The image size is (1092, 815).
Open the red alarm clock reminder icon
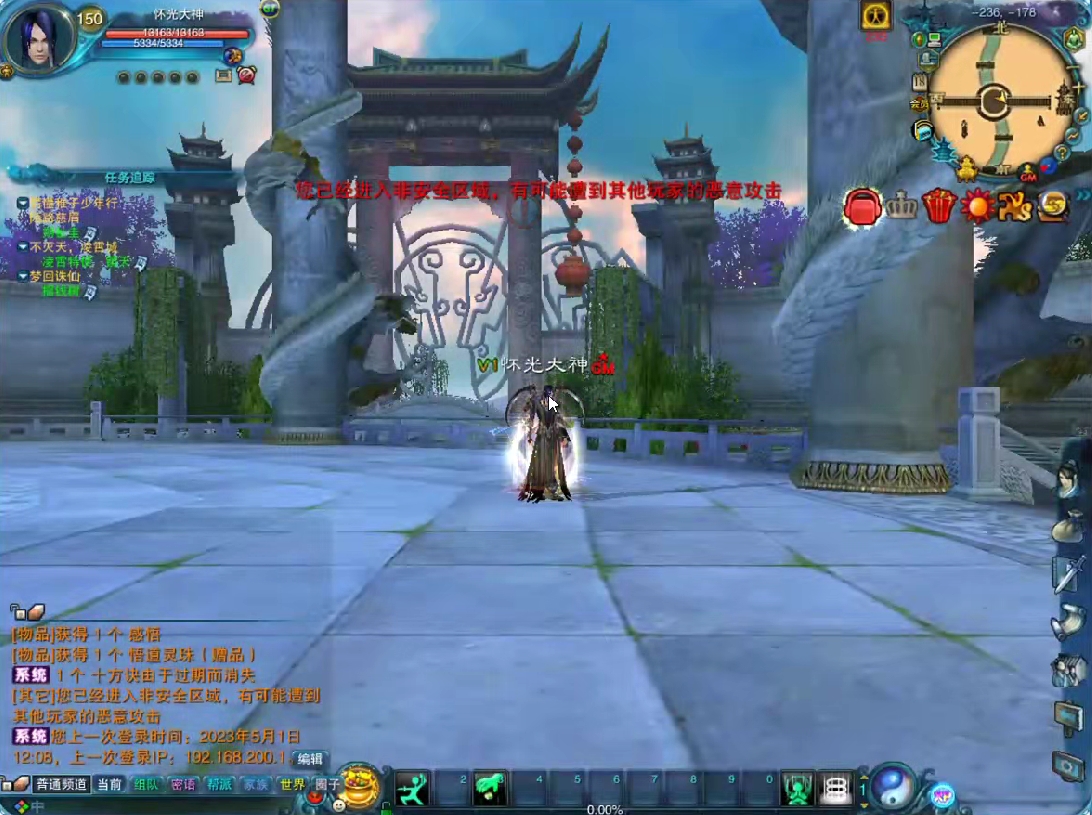(x=246, y=74)
